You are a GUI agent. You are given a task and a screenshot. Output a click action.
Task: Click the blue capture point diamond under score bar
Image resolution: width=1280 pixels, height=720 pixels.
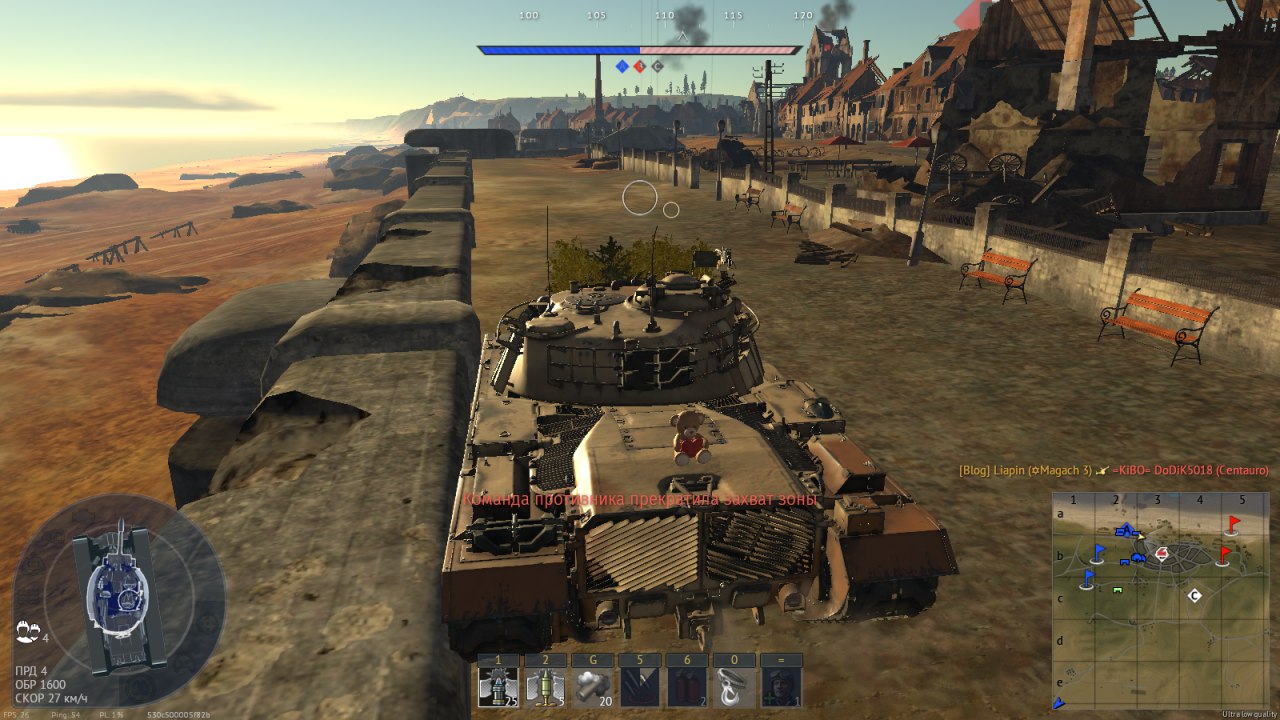point(622,66)
